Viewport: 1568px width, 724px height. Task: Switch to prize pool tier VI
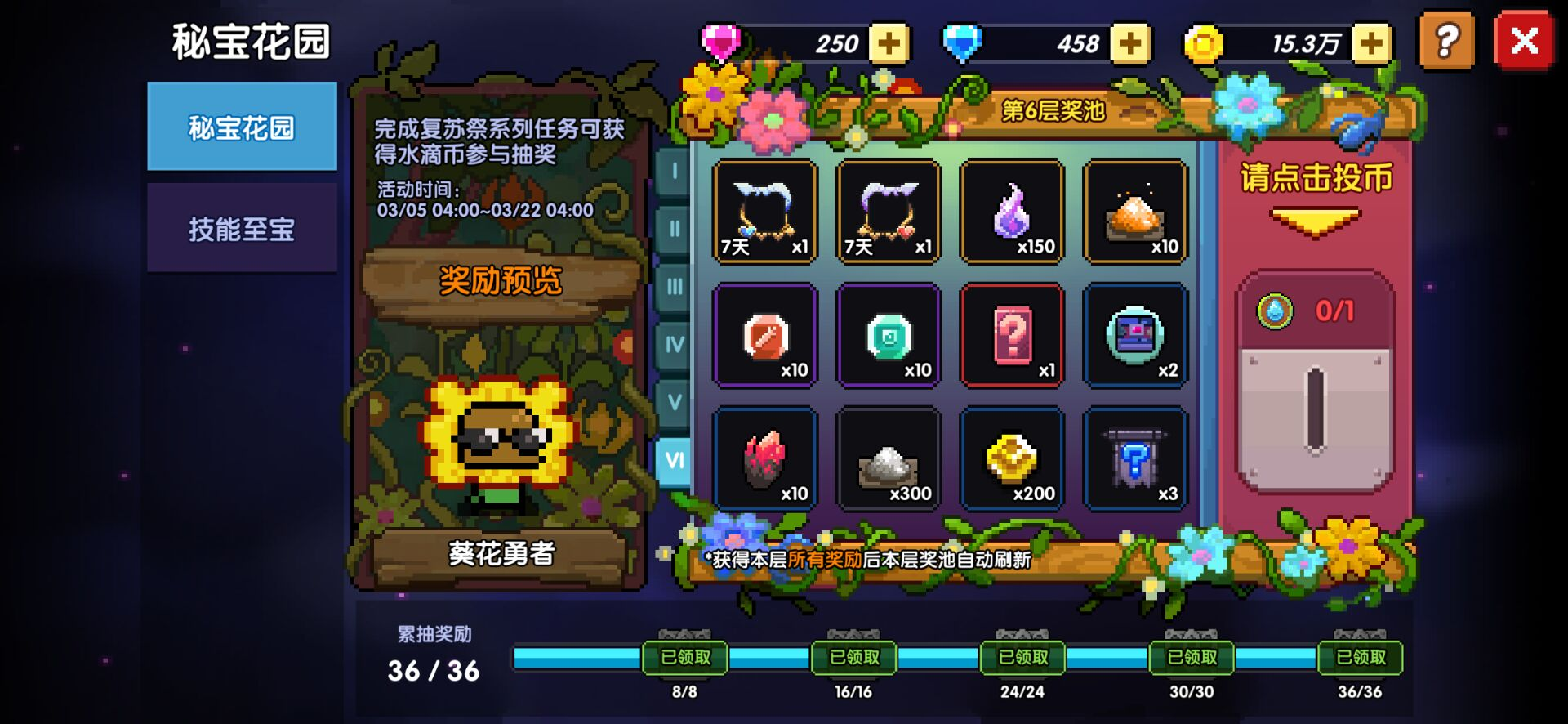pyautogui.click(x=673, y=461)
